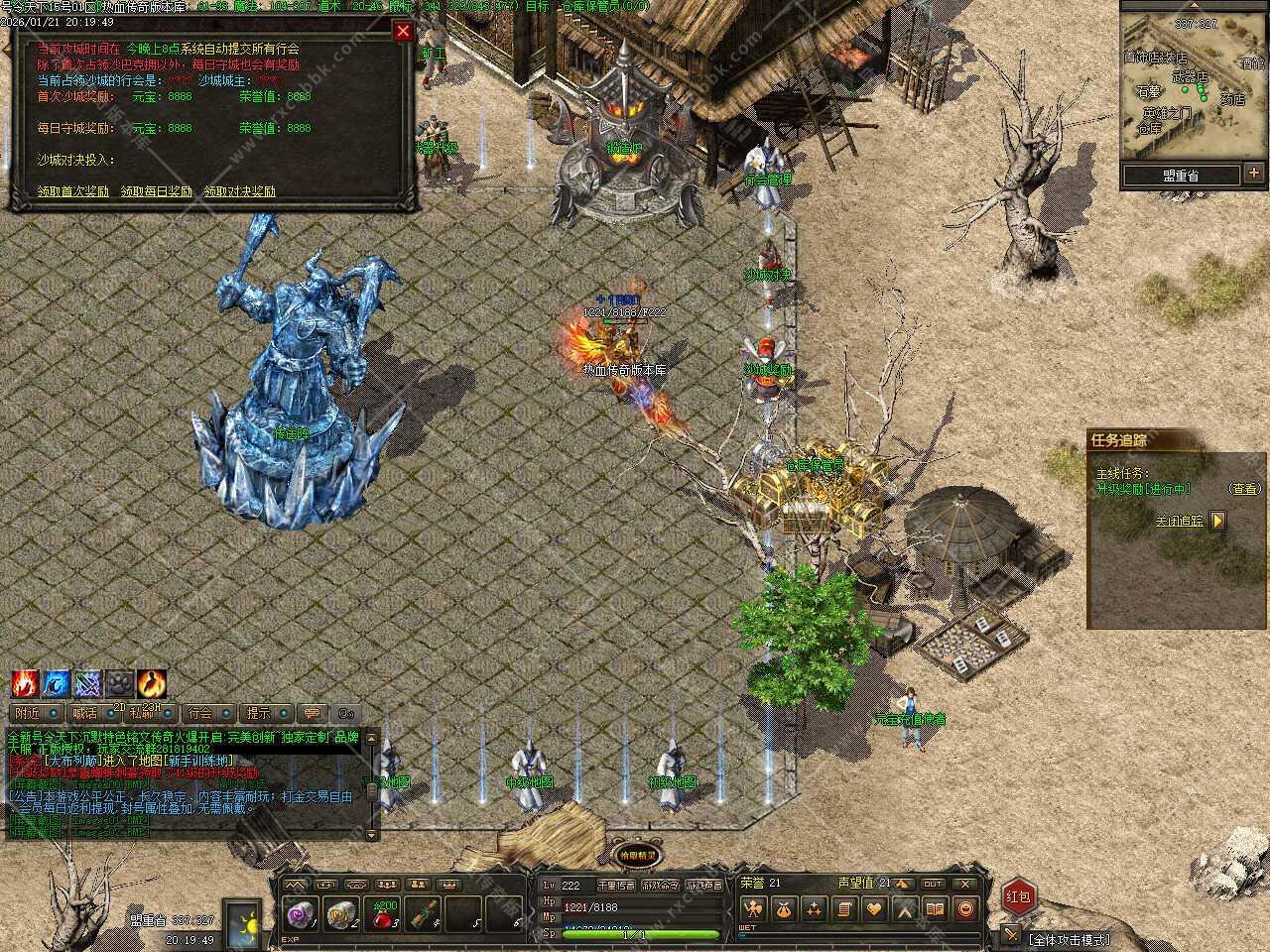Open the 千里传音 long-distance message button
The width and height of the screenshot is (1270, 952).
pyautogui.click(x=615, y=885)
